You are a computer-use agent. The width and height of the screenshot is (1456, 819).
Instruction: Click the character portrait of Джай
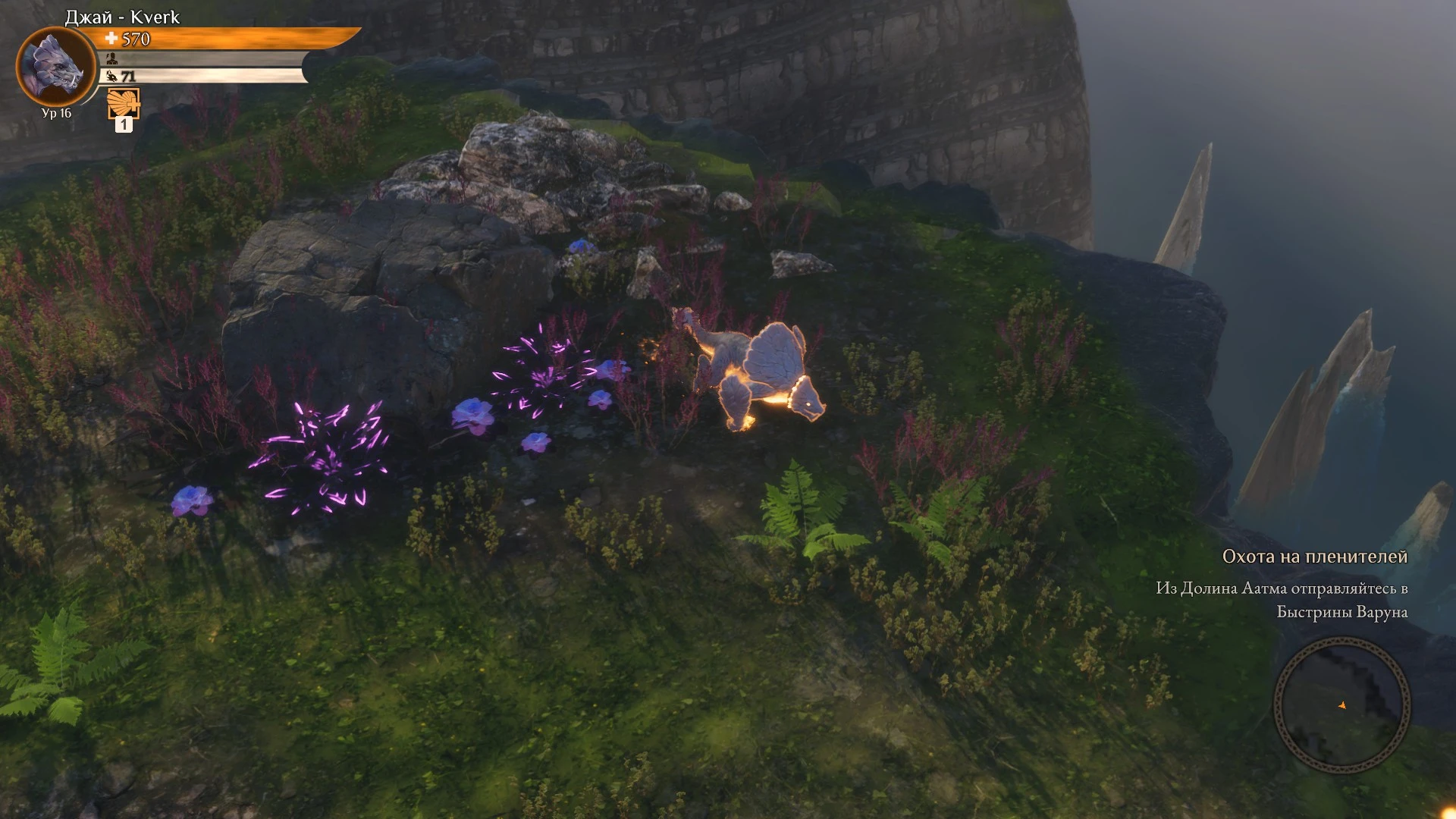tap(56, 67)
